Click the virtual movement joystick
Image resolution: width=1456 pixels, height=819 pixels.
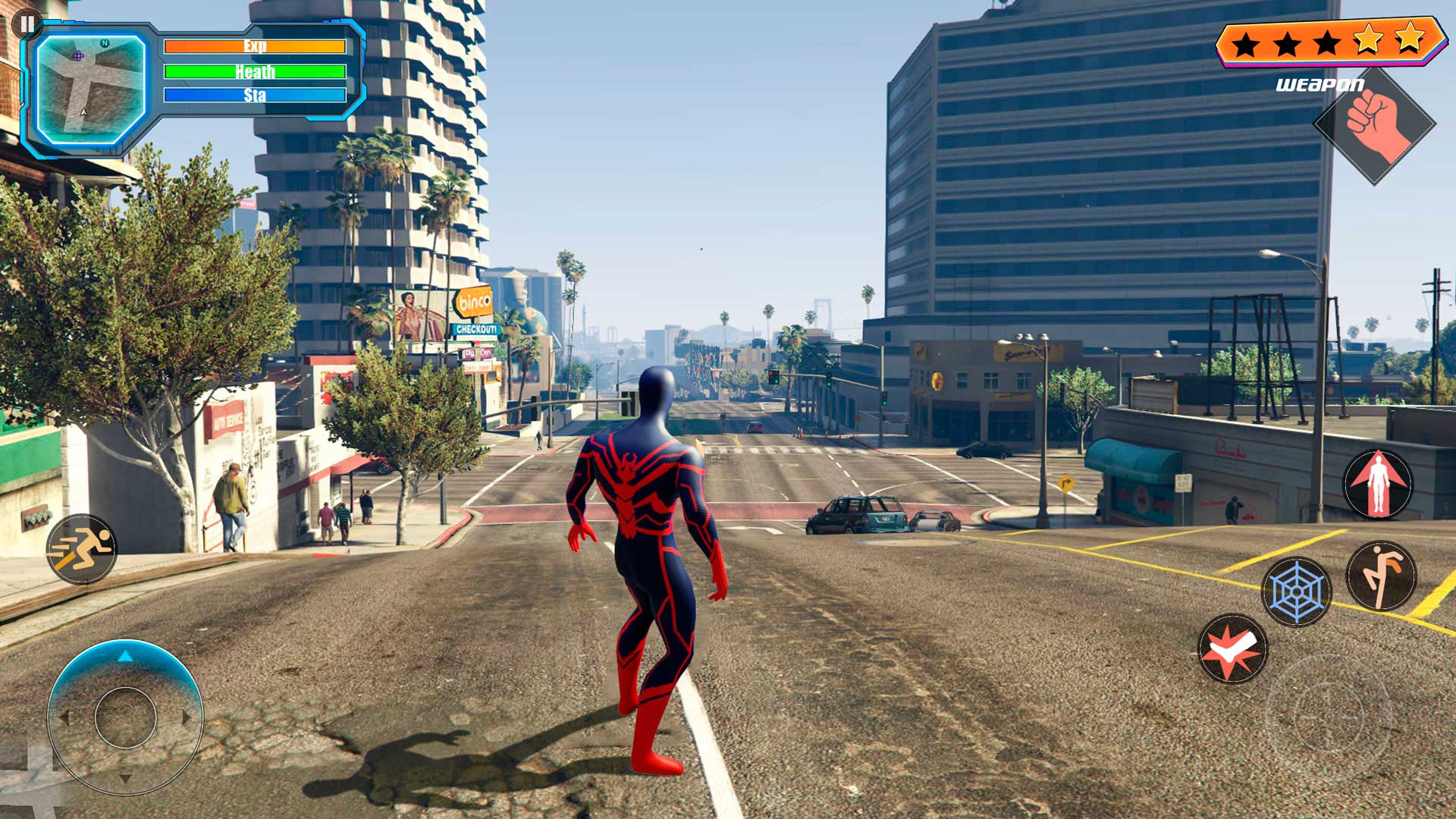point(126,717)
